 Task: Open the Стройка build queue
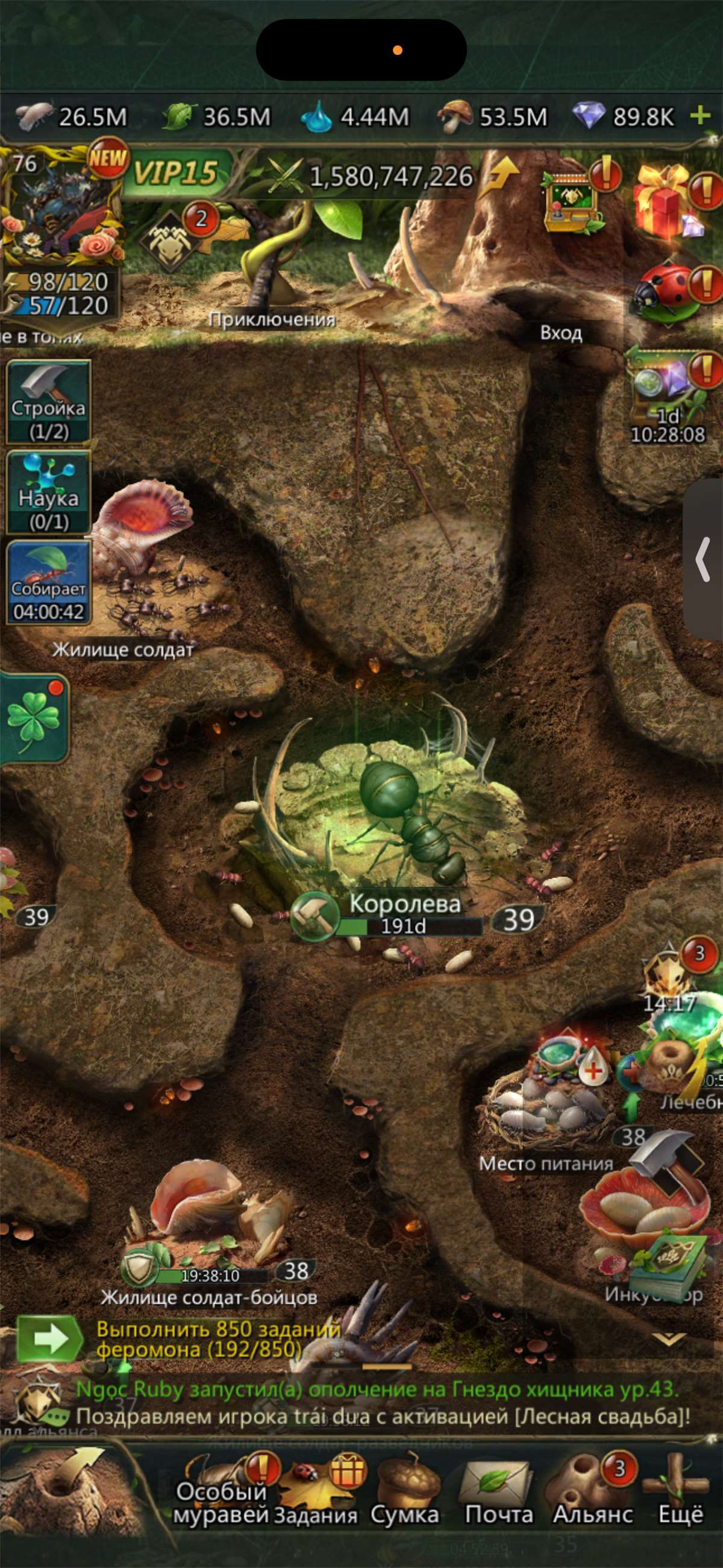pos(48,401)
